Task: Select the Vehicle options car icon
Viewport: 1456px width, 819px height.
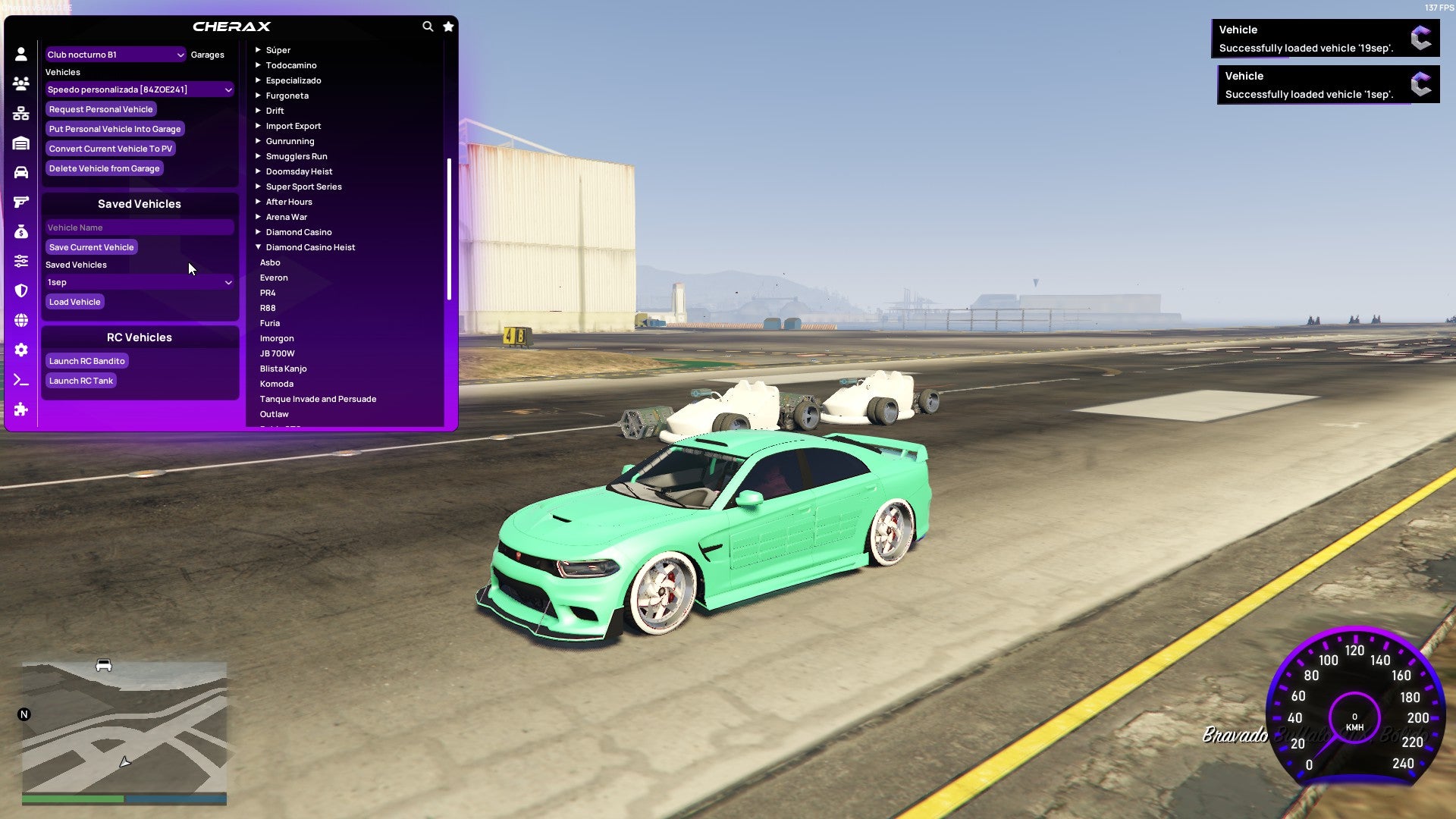Action: pyautogui.click(x=20, y=171)
